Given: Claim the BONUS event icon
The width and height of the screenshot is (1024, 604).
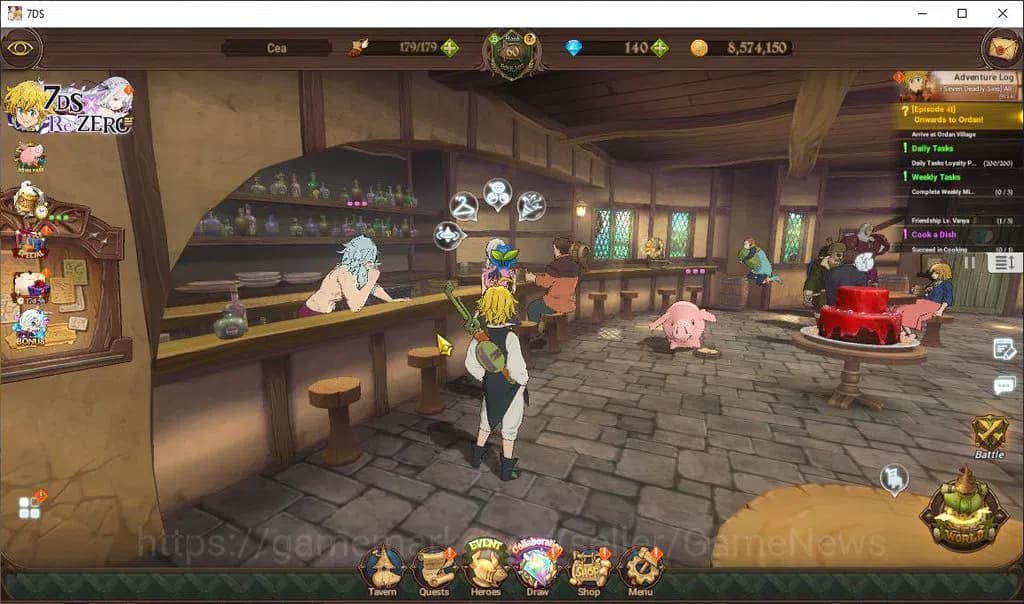Looking at the screenshot, I should [x=30, y=327].
